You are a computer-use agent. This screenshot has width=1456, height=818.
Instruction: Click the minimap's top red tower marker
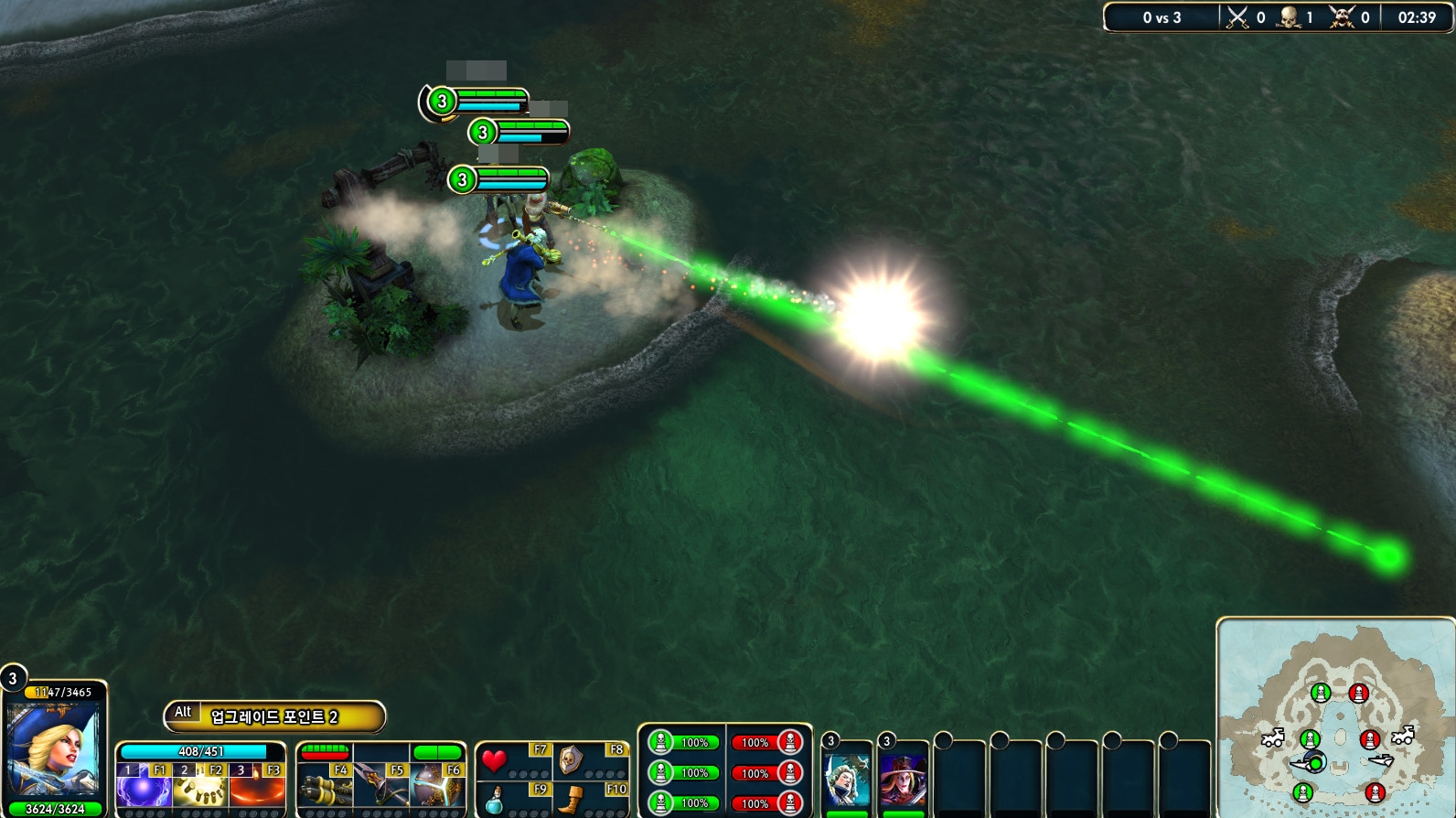coord(1359,694)
